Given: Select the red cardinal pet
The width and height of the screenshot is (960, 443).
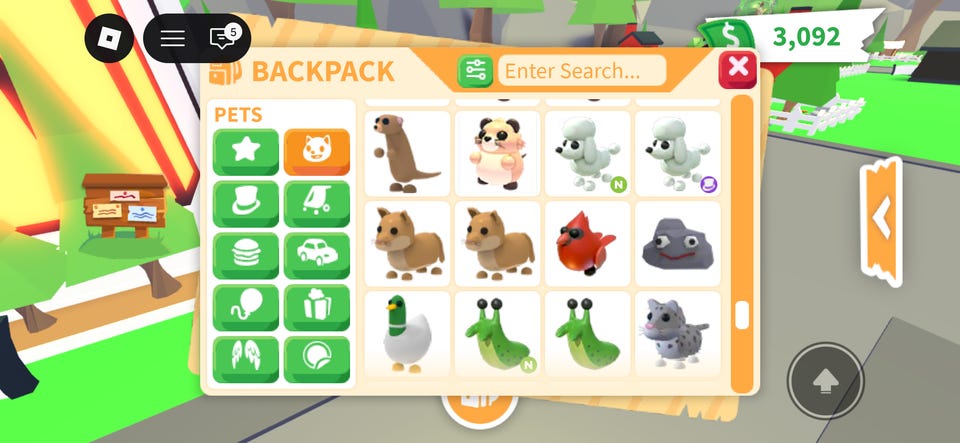Looking at the screenshot, I should tap(587, 243).
